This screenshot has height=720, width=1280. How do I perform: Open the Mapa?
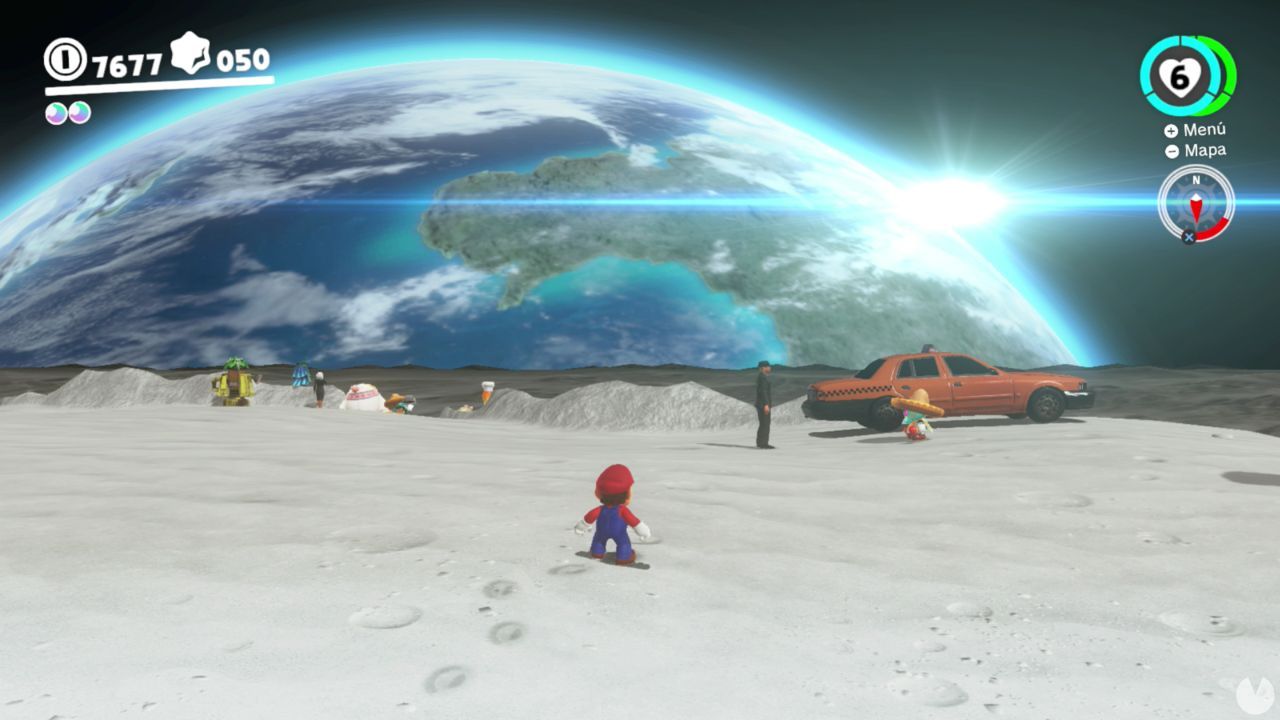click(1205, 150)
